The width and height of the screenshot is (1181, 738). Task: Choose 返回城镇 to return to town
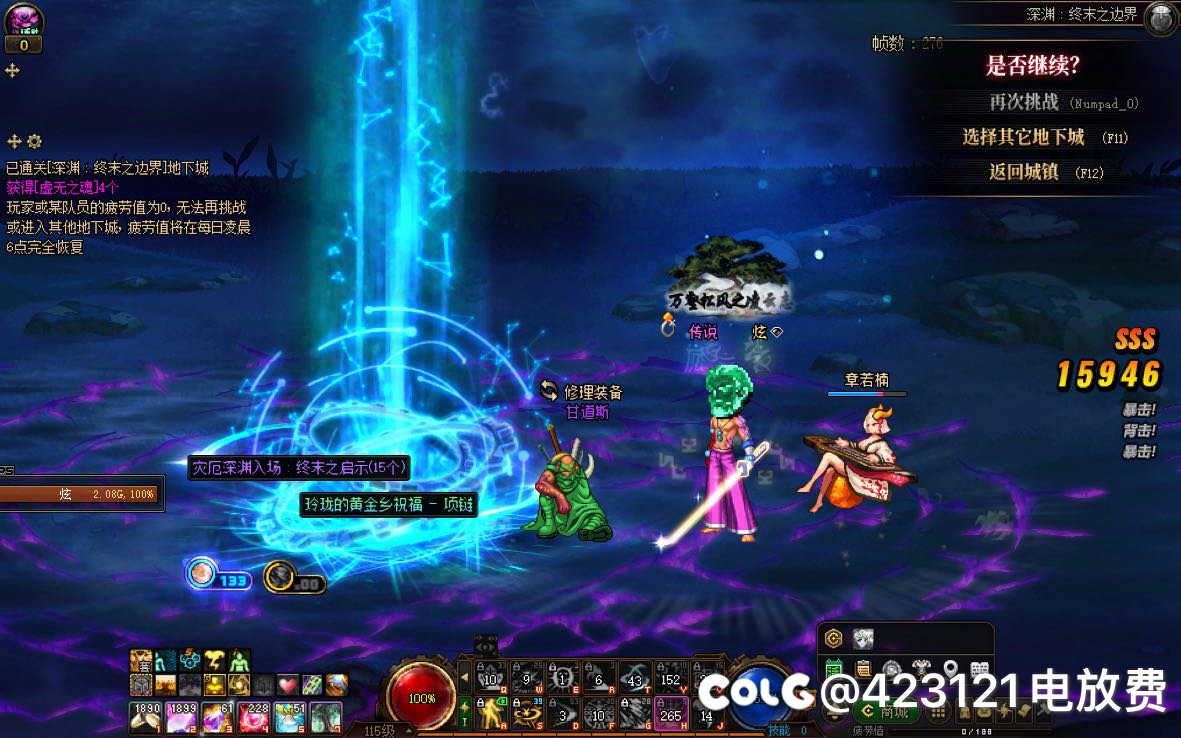click(x=1023, y=172)
